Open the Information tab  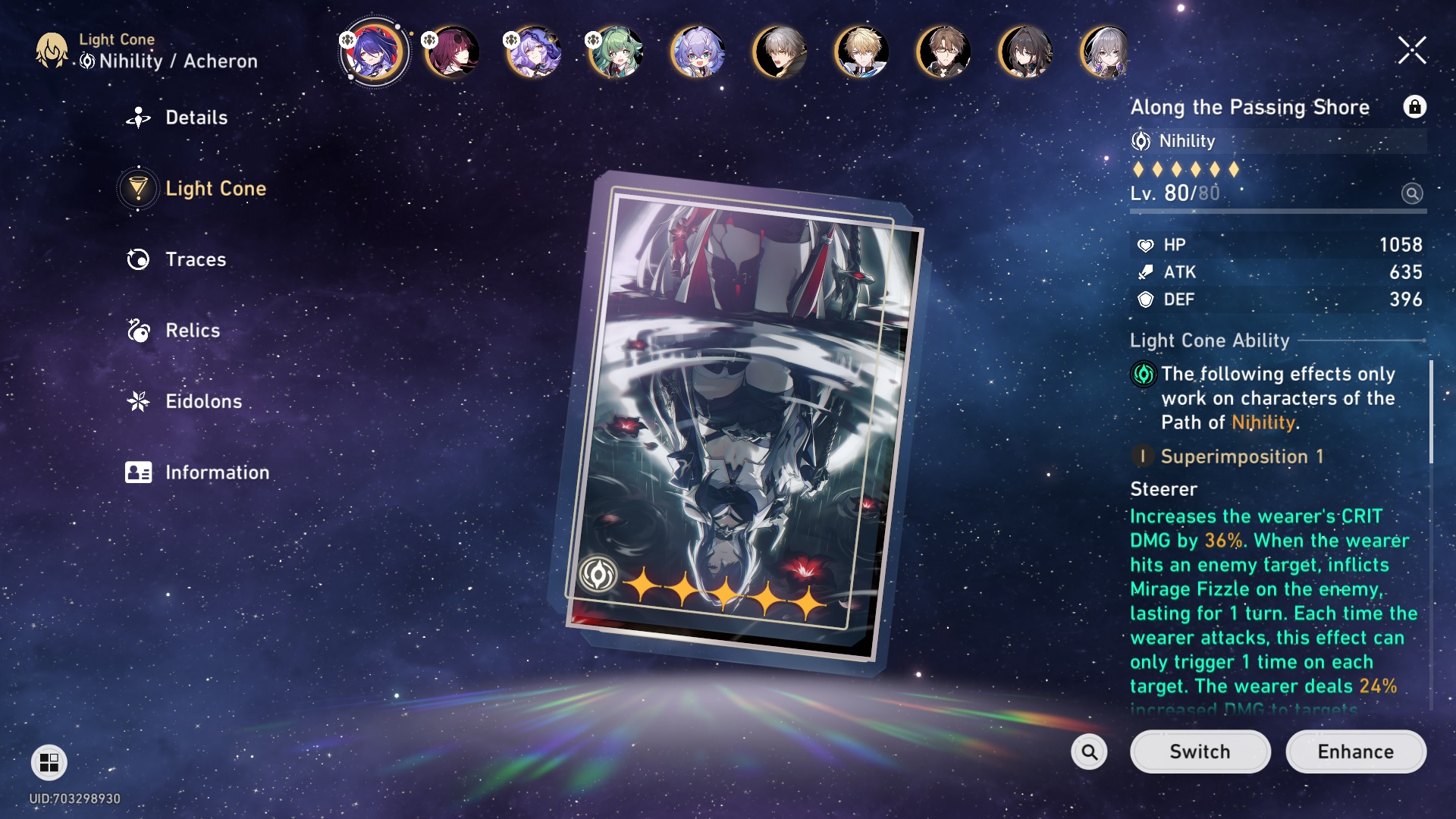pyautogui.click(x=216, y=472)
